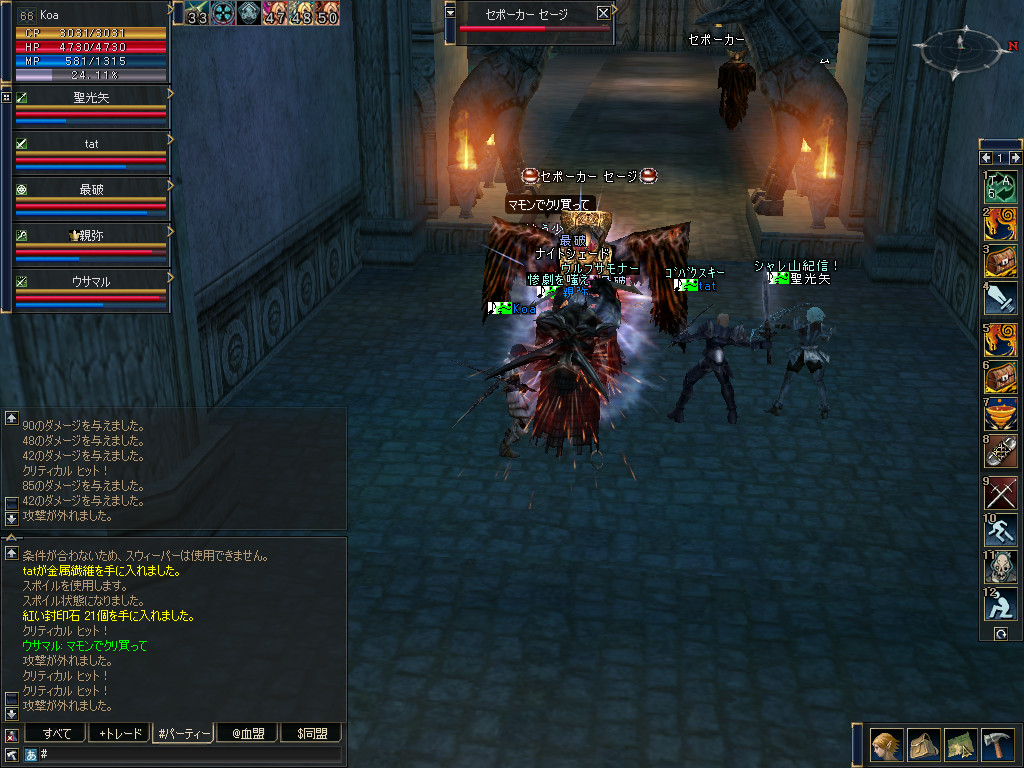This screenshot has width=1024, height=768.
Task: Use the sword skill in shortcut slot 4
Action: (1001, 298)
